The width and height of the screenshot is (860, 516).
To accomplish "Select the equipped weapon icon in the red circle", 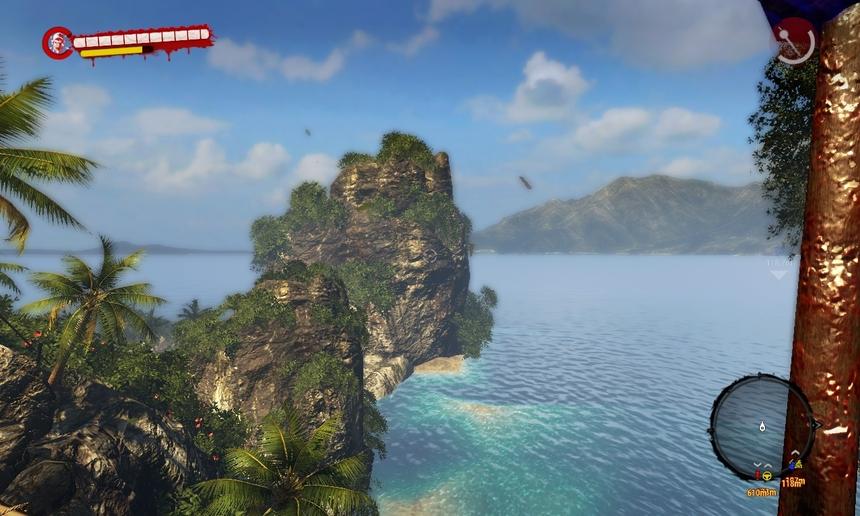I will pos(795,41).
